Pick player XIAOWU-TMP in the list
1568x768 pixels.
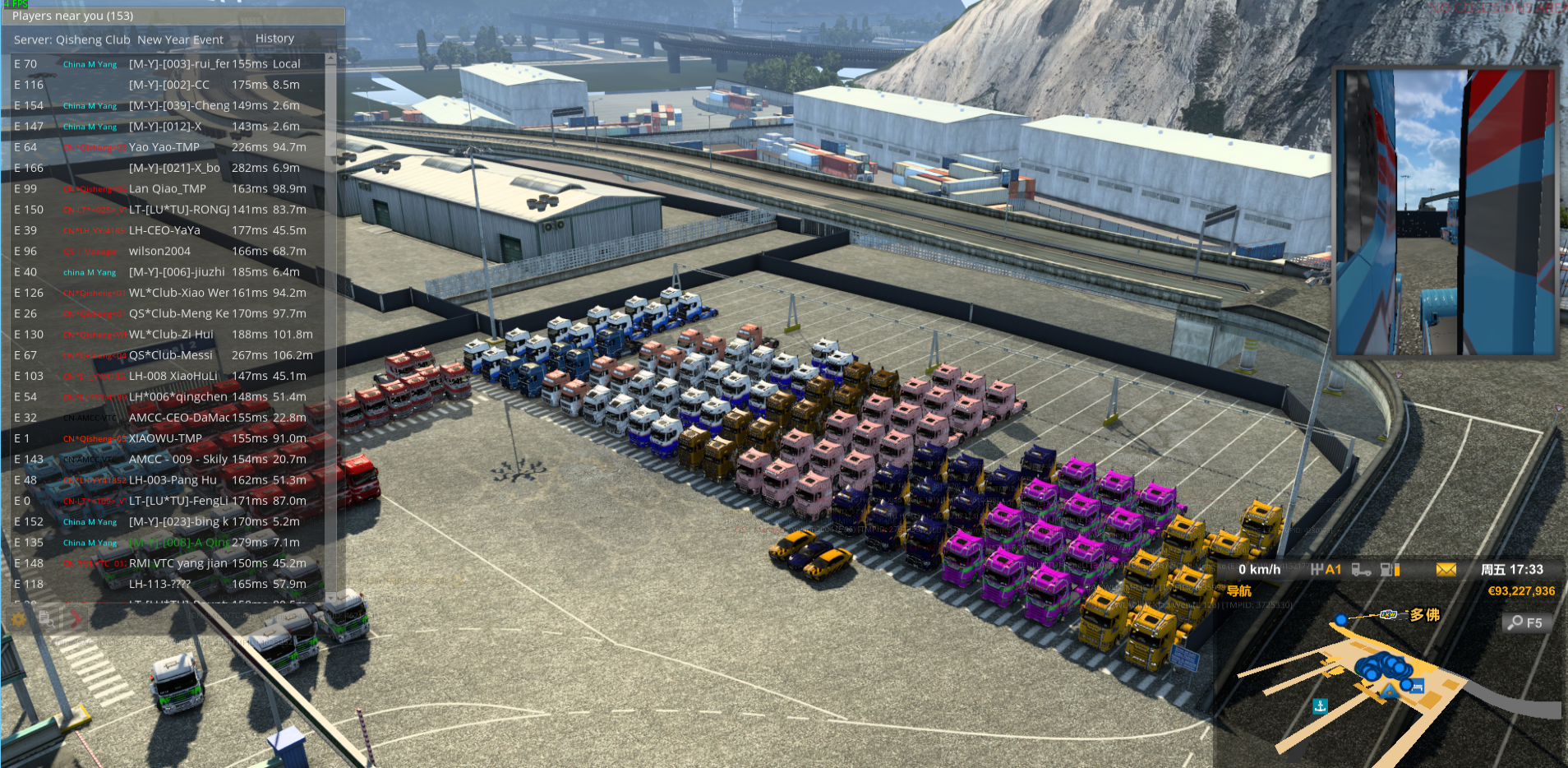[x=165, y=439]
